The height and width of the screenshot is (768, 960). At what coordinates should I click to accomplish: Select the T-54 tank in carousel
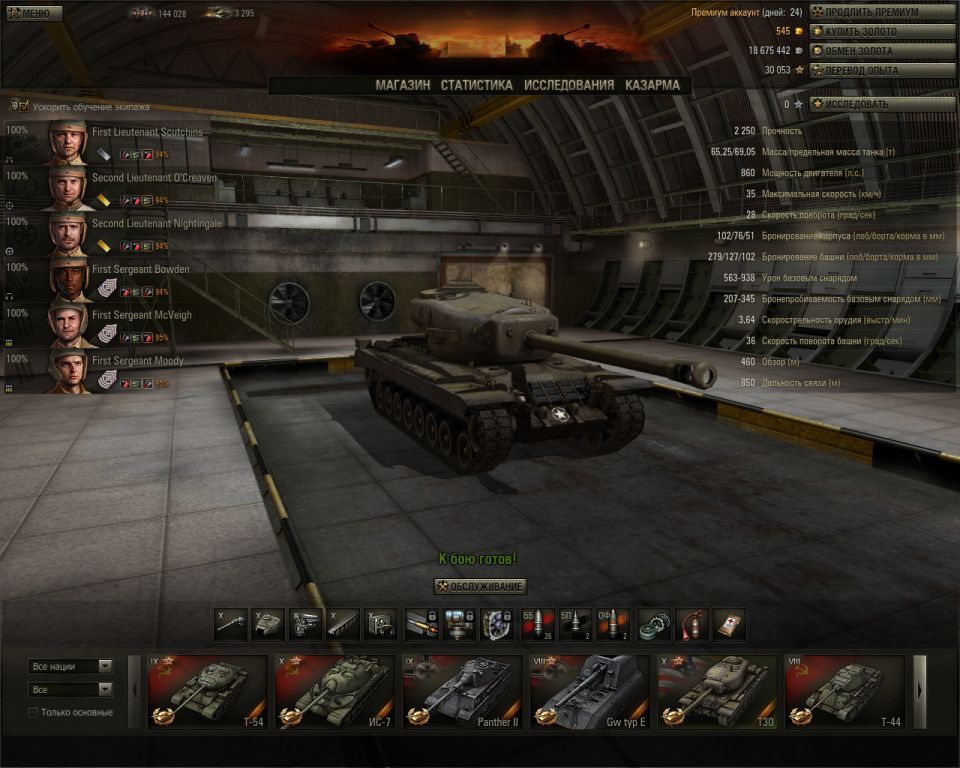tap(207, 692)
